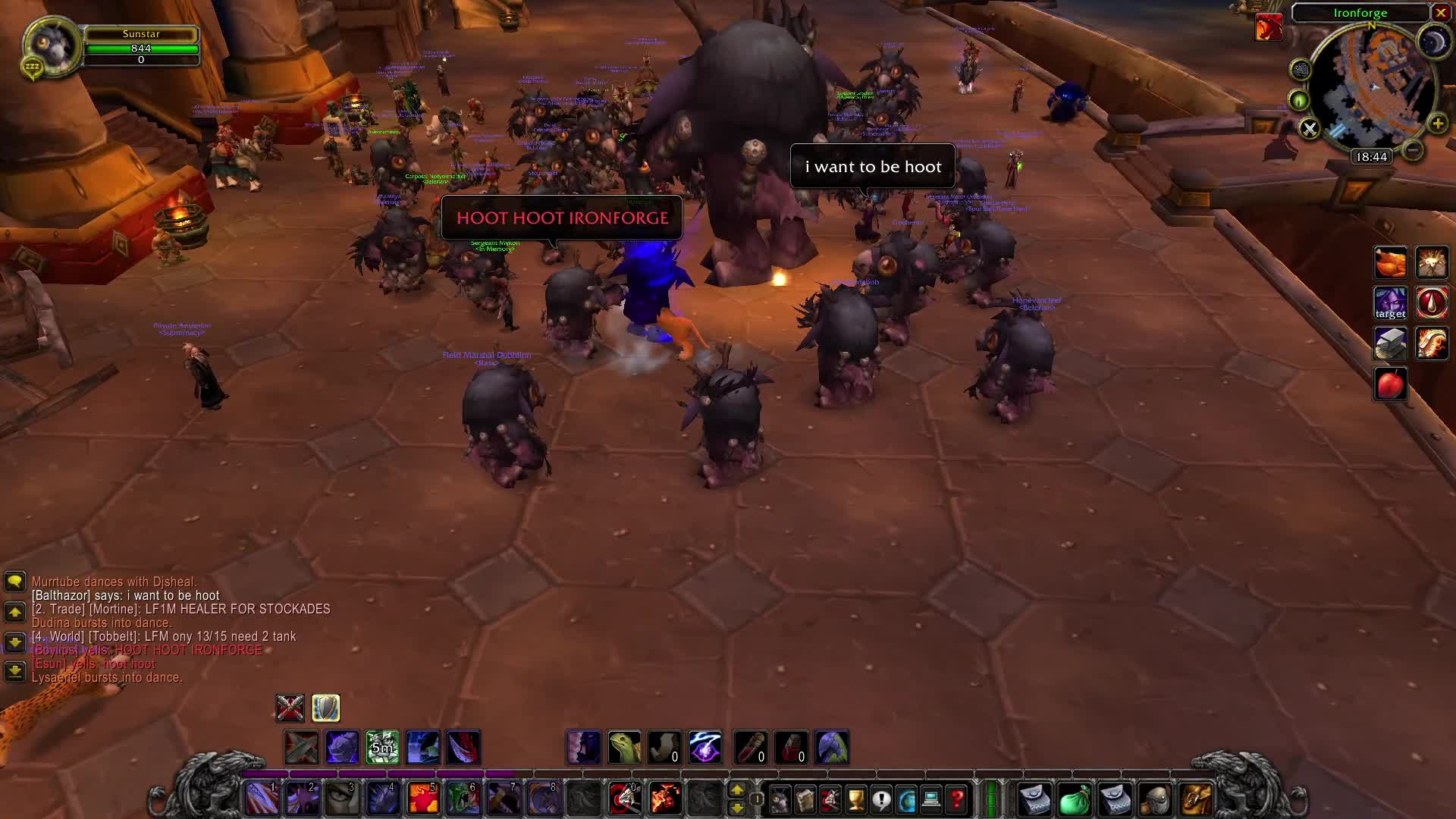The width and height of the screenshot is (1456, 819).
Task: Open the Character Info portrait micro button
Action: (781, 799)
